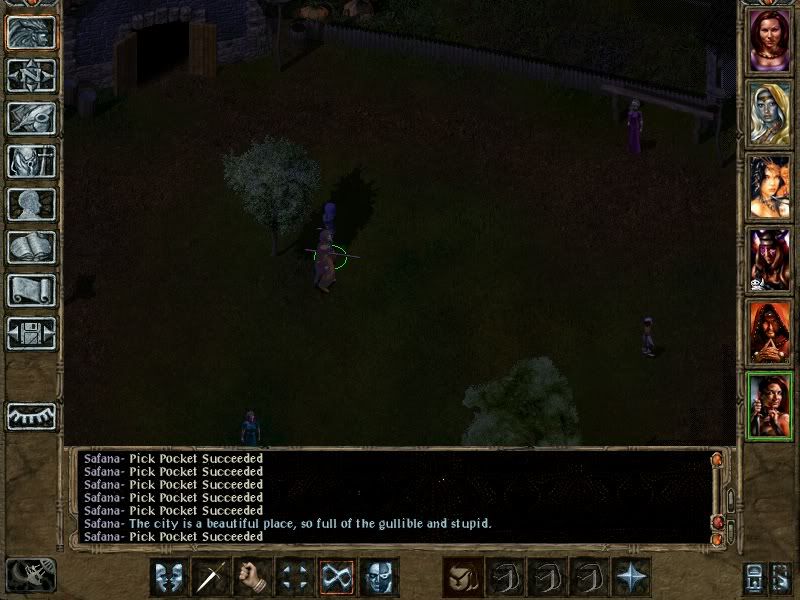
Task: Select the horned-helmet party portrait
Action: (770, 259)
